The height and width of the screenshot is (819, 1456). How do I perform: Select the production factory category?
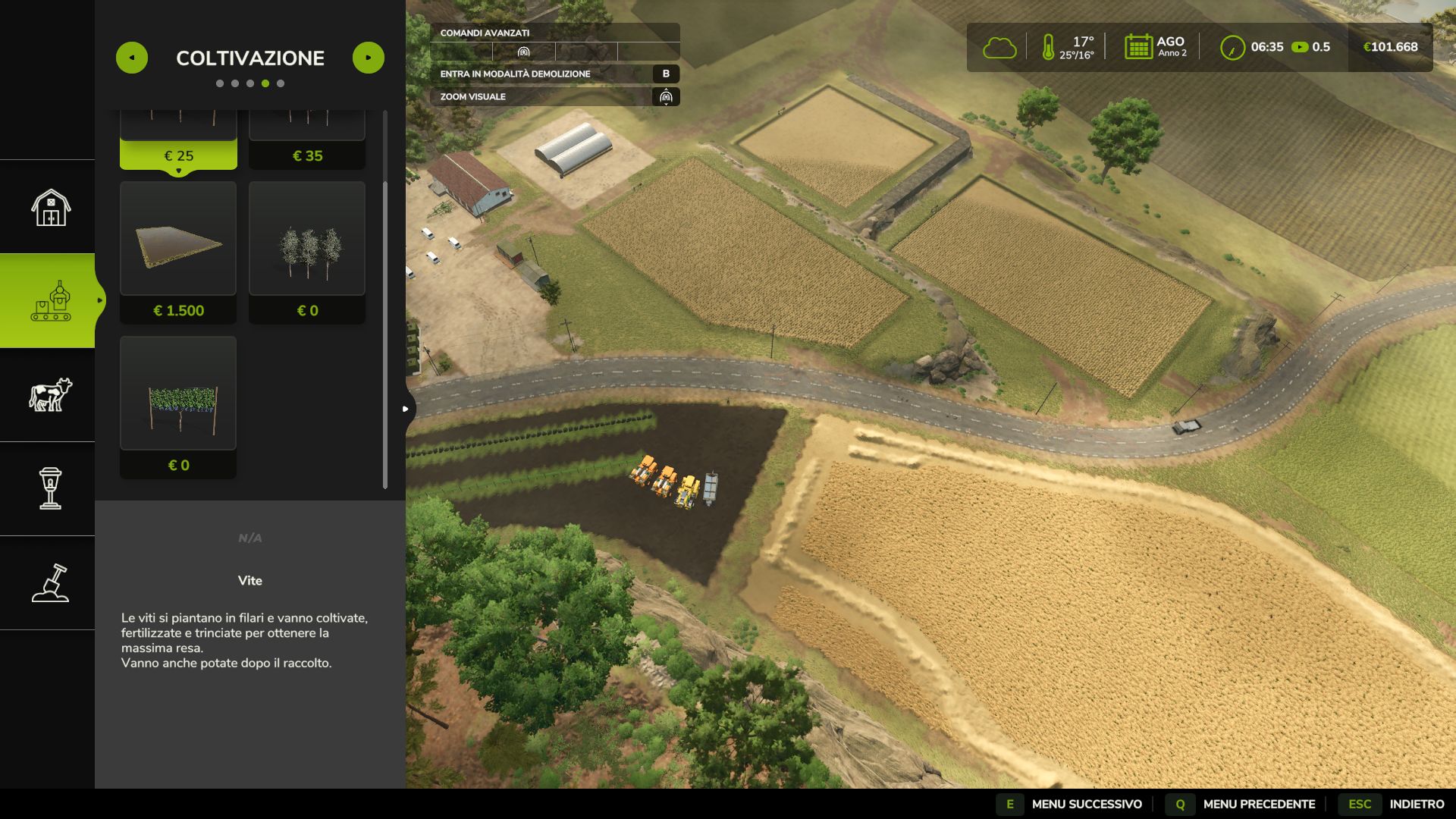click(50, 301)
